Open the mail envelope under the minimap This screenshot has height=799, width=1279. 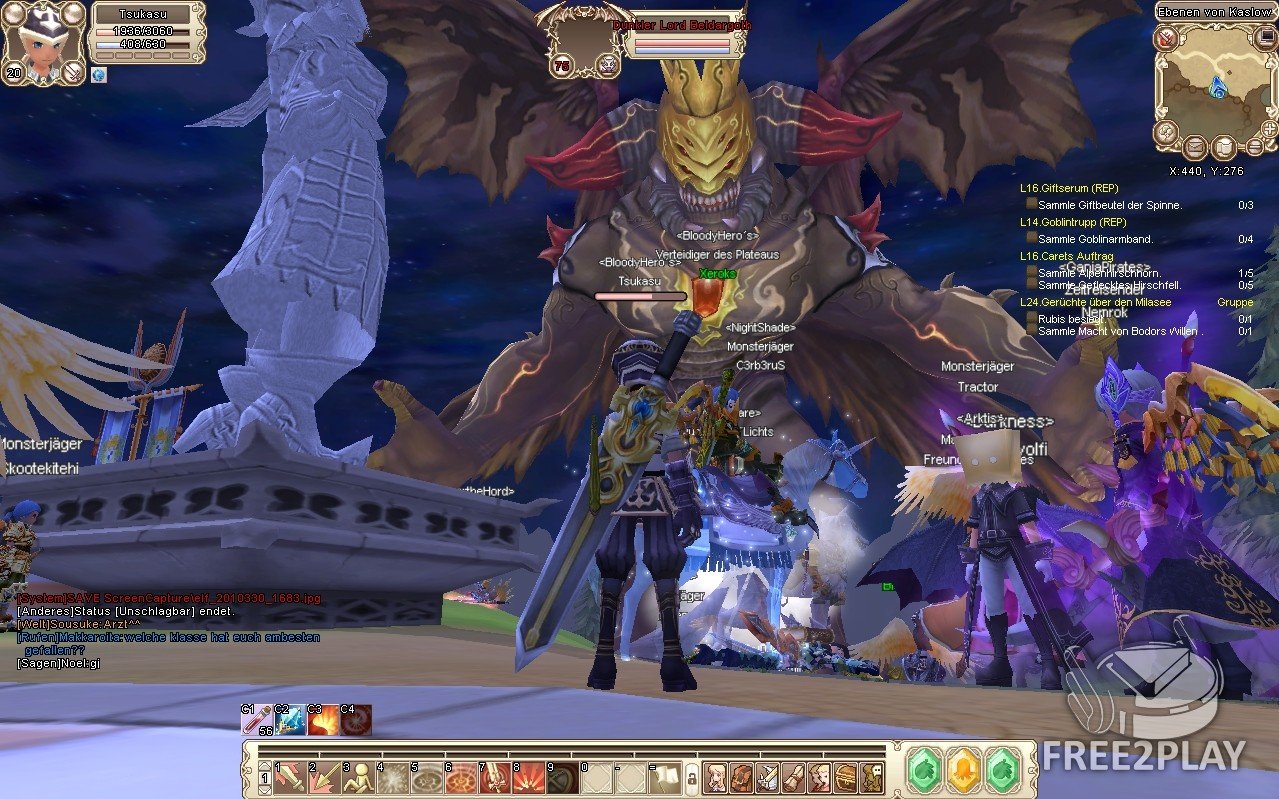tap(1195, 148)
